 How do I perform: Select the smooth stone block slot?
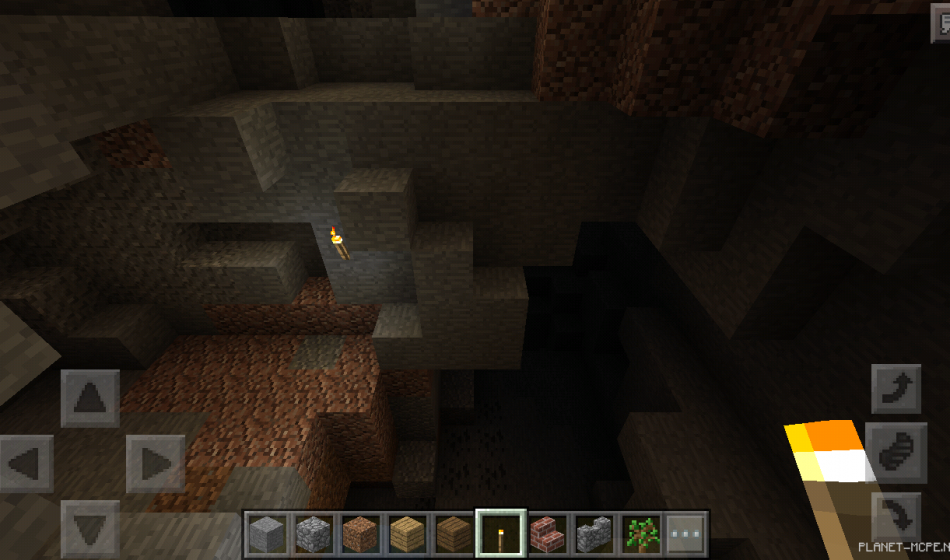[267, 532]
